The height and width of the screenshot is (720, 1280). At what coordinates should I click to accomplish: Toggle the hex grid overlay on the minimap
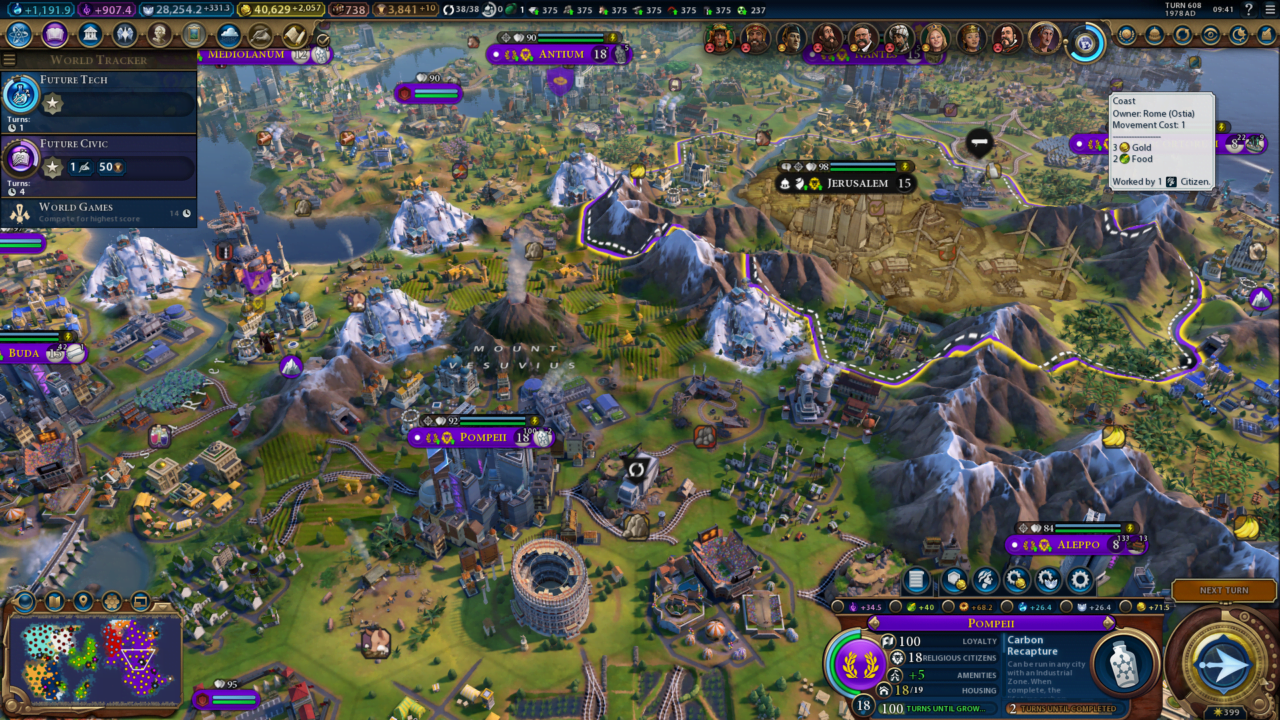111,601
